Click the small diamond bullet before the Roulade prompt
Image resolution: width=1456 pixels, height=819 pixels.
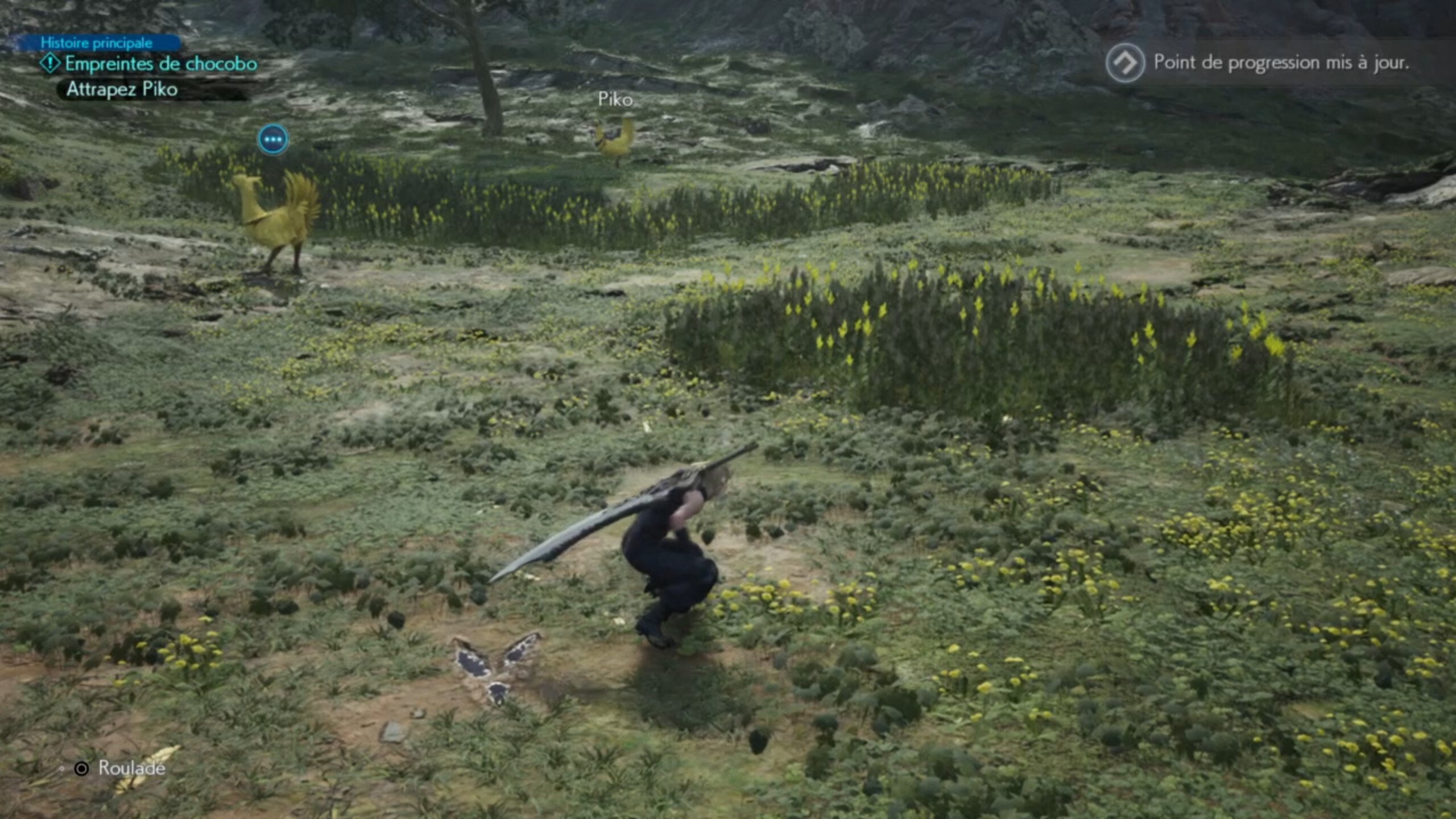pyautogui.click(x=63, y=767)
